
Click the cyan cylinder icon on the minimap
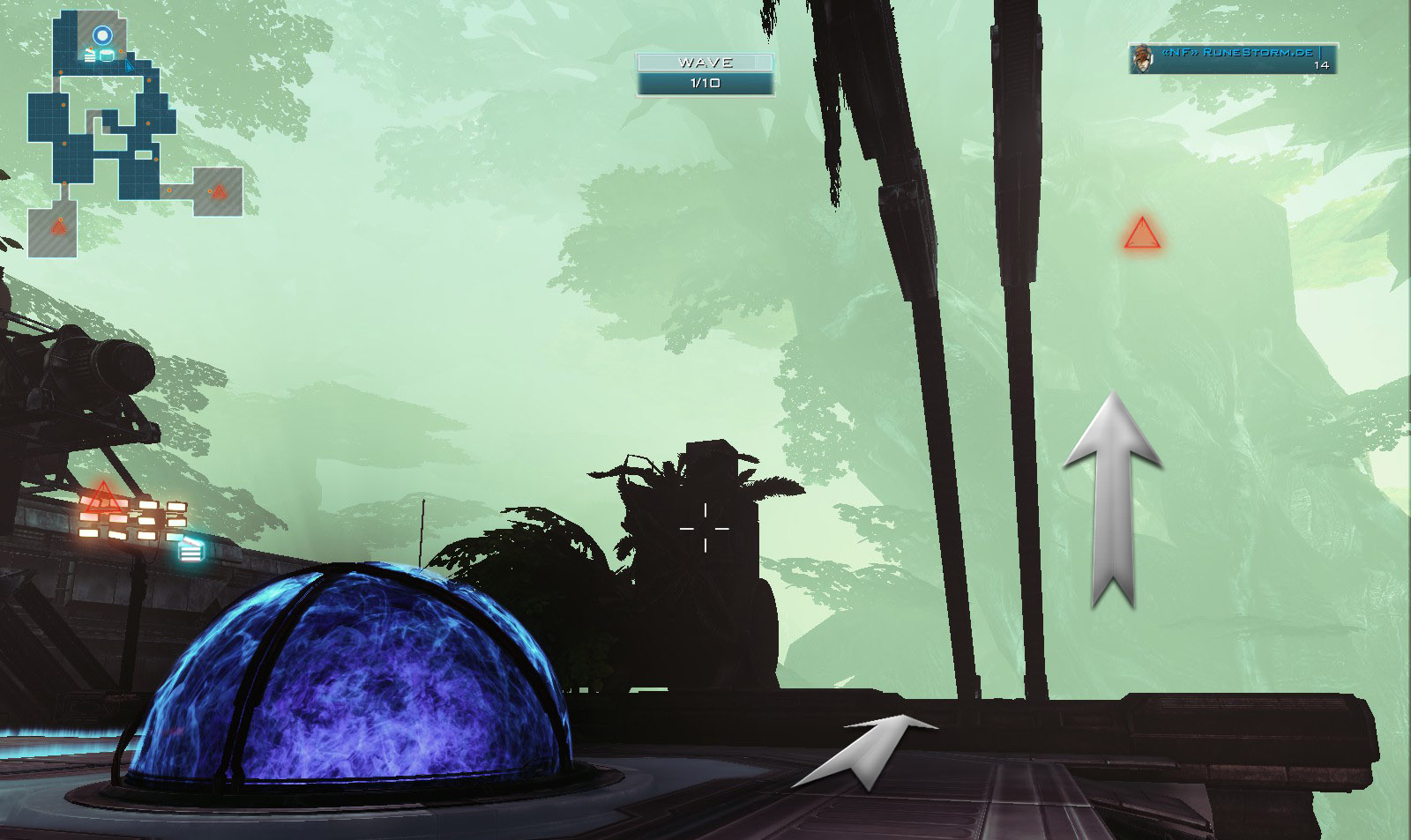tap(107, 55)
